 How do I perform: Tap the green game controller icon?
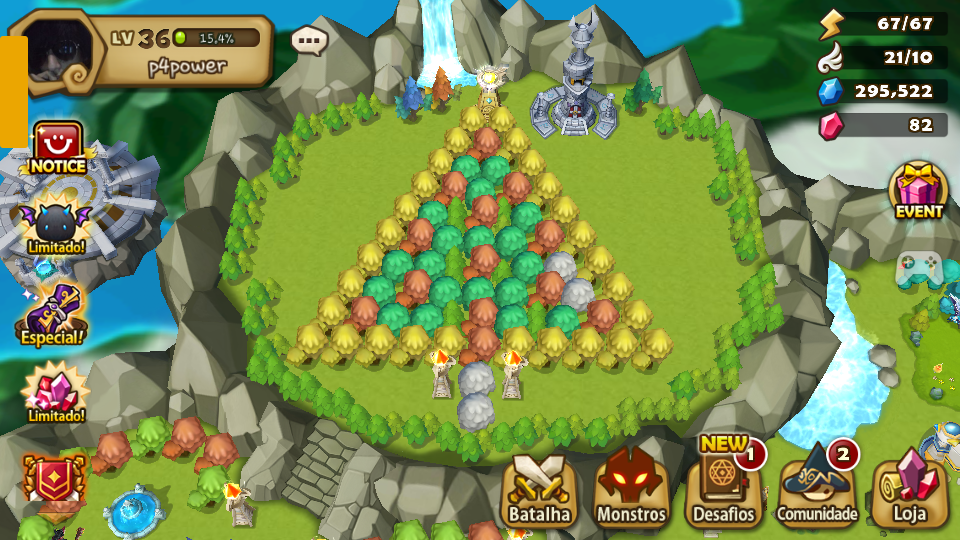point(918,268)
